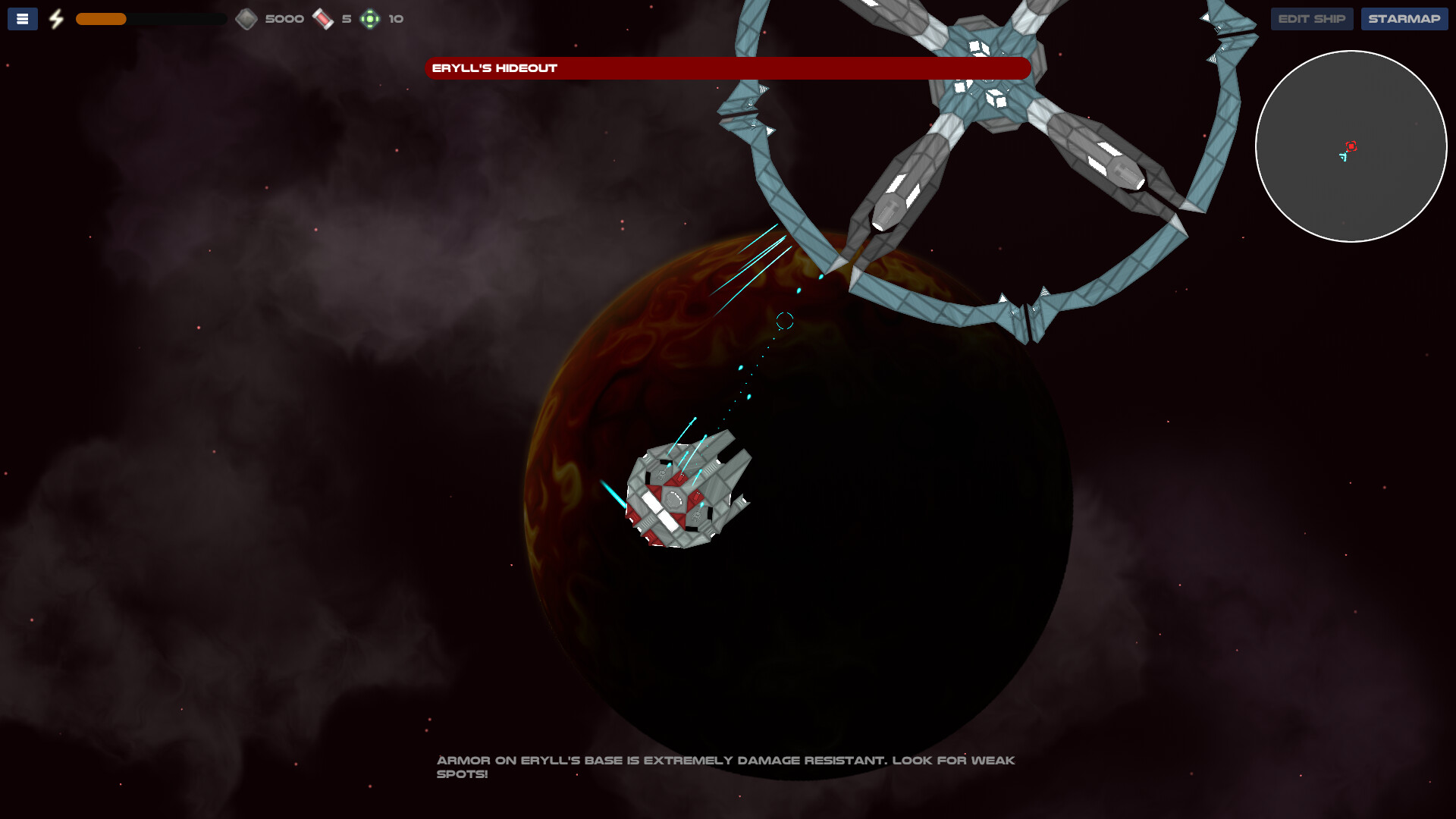
Task: Select the red ammo resource icon
Action: 322,18
